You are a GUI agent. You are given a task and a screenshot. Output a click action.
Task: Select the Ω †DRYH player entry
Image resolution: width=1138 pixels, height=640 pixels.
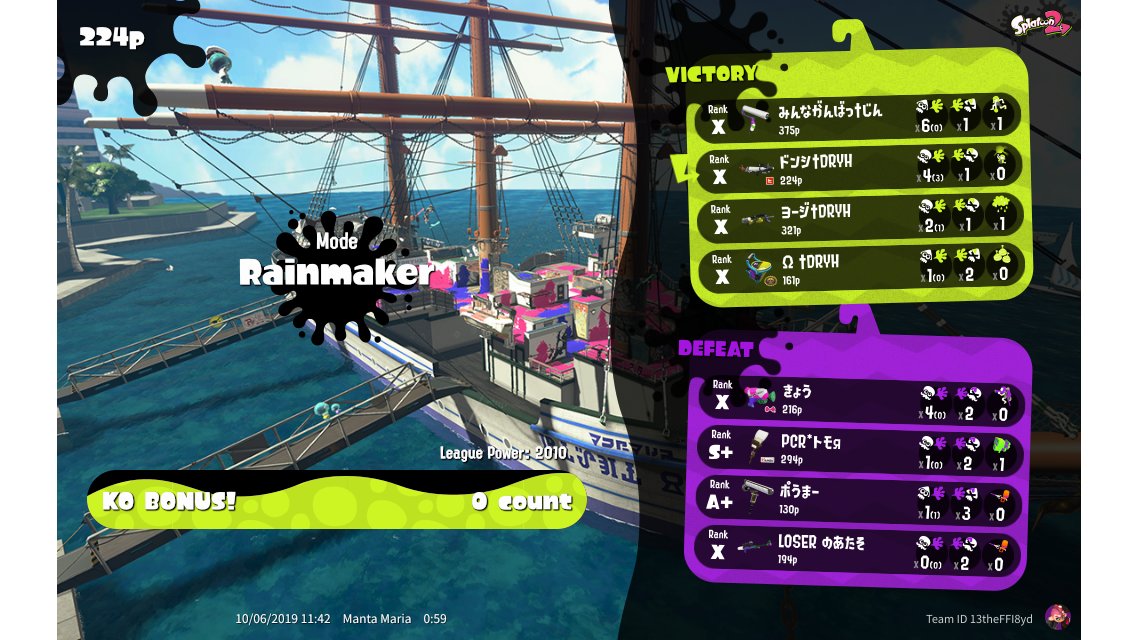(858, 268)
